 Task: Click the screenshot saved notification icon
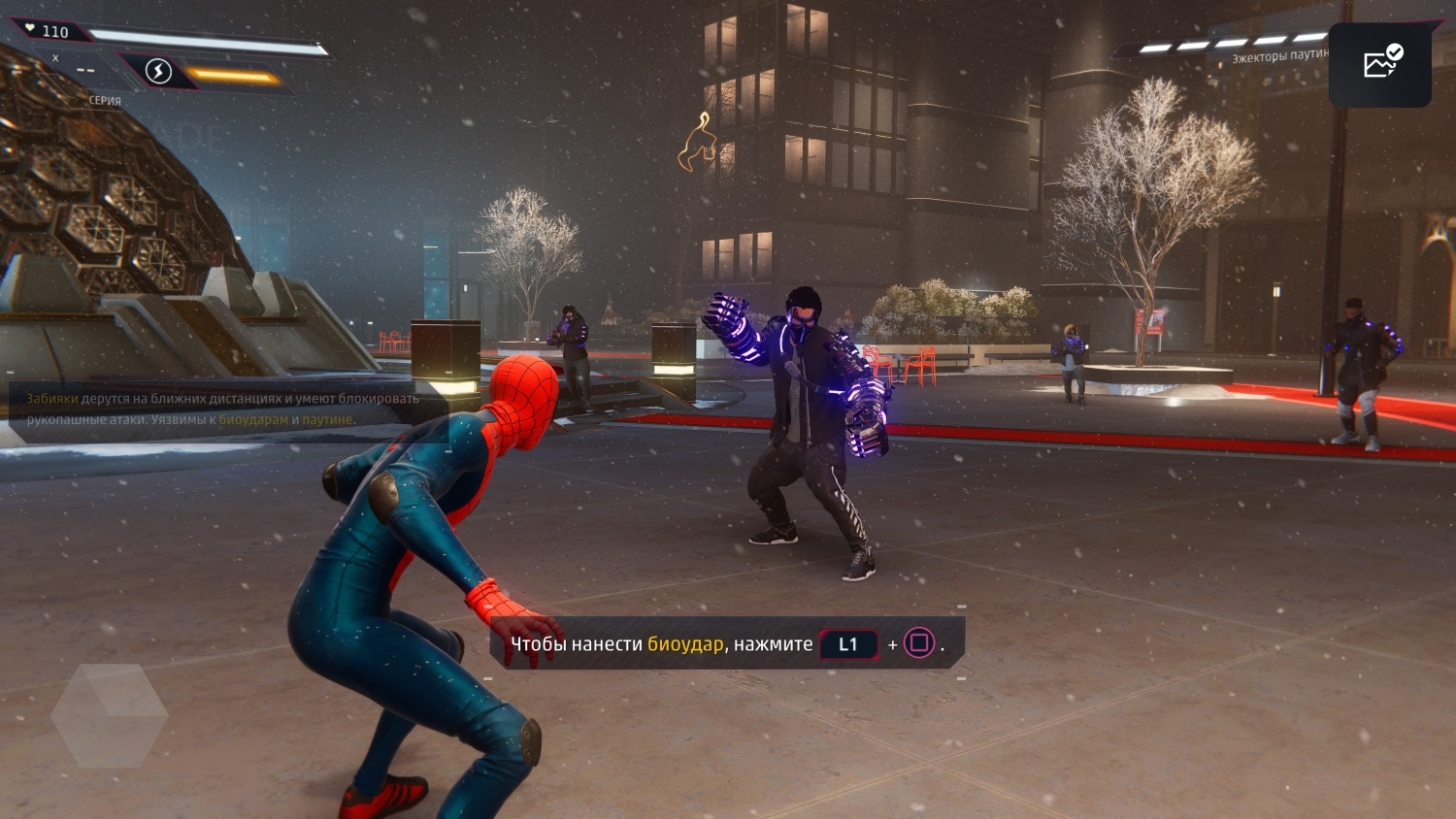tap(1378, 62)
